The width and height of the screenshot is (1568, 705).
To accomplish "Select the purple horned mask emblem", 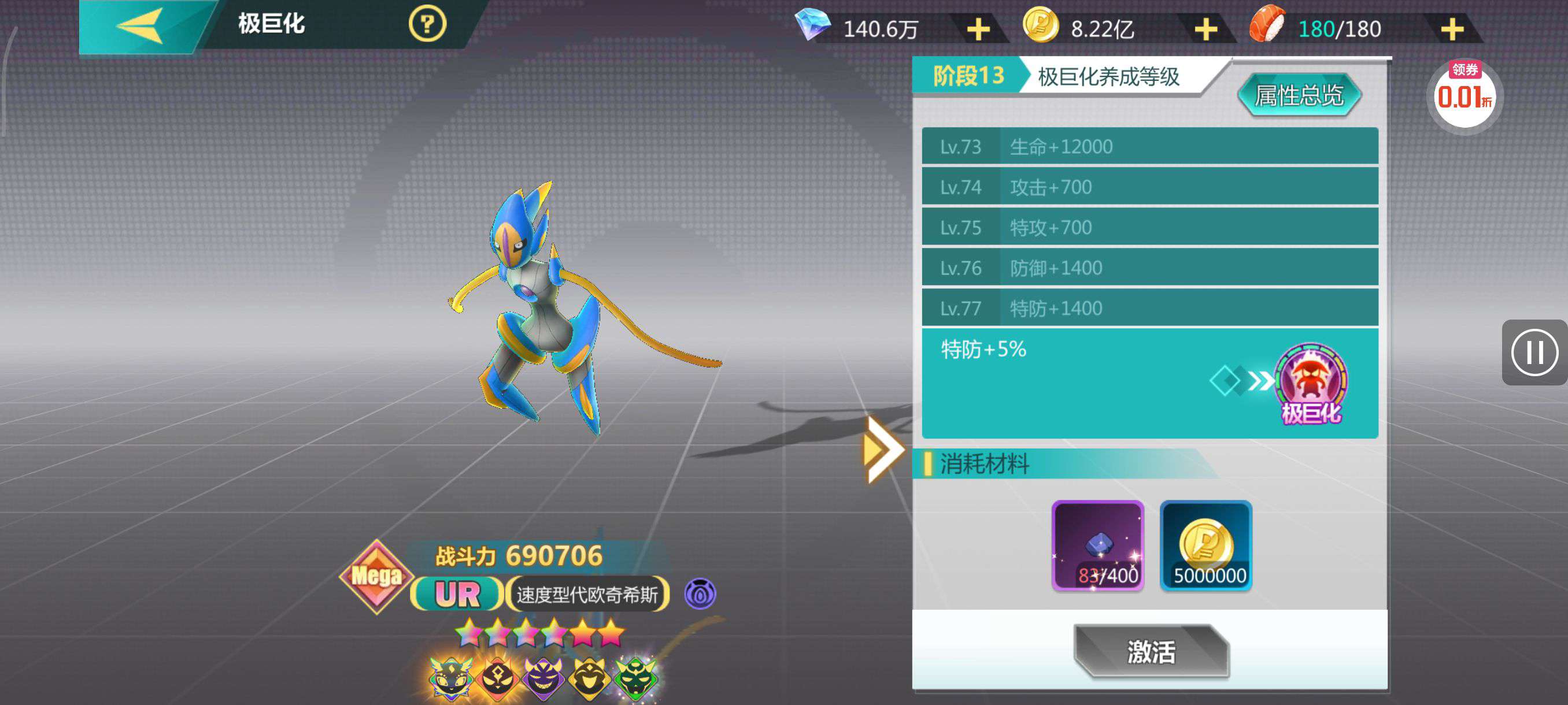I will pyautogui.click(x=543, y=677).
